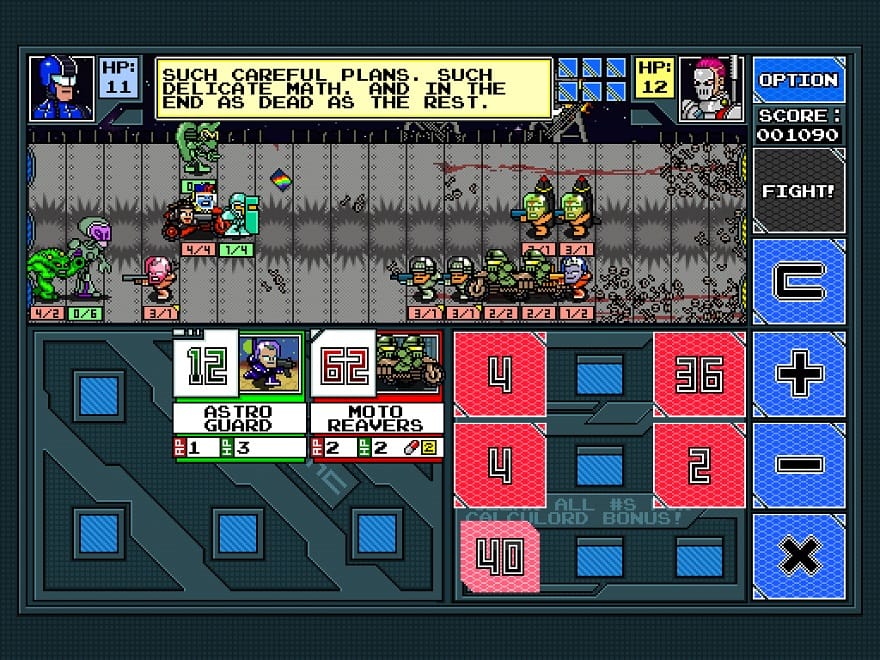
Task: Select the multiply operator
Action: coord(798,555)
